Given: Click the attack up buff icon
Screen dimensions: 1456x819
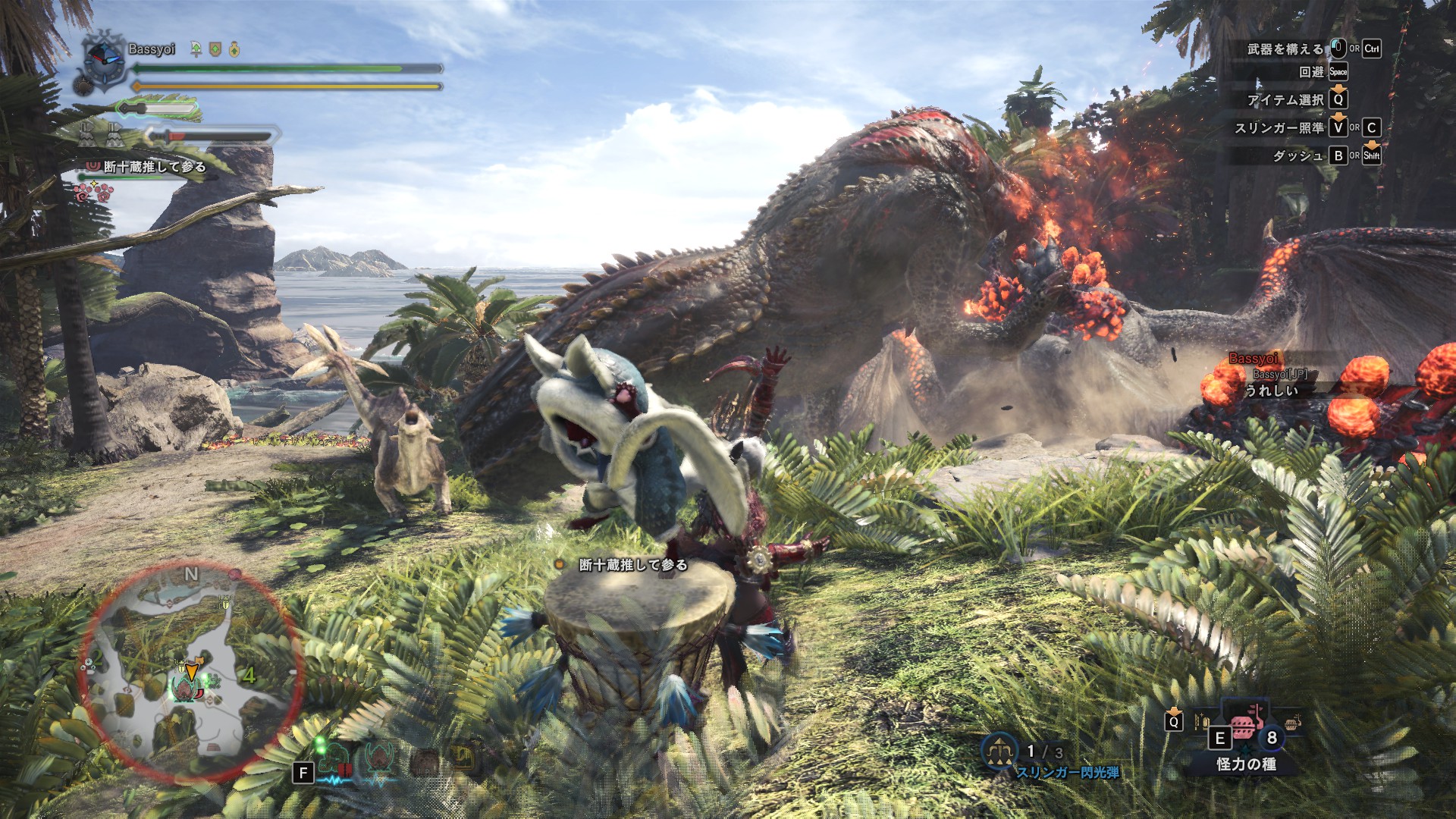Looking at the screenshot, I should (x=196, y=49).
